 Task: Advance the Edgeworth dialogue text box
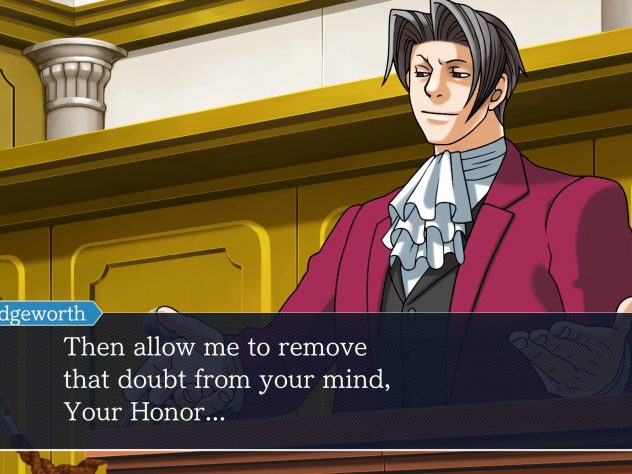[x=316, y=381]
